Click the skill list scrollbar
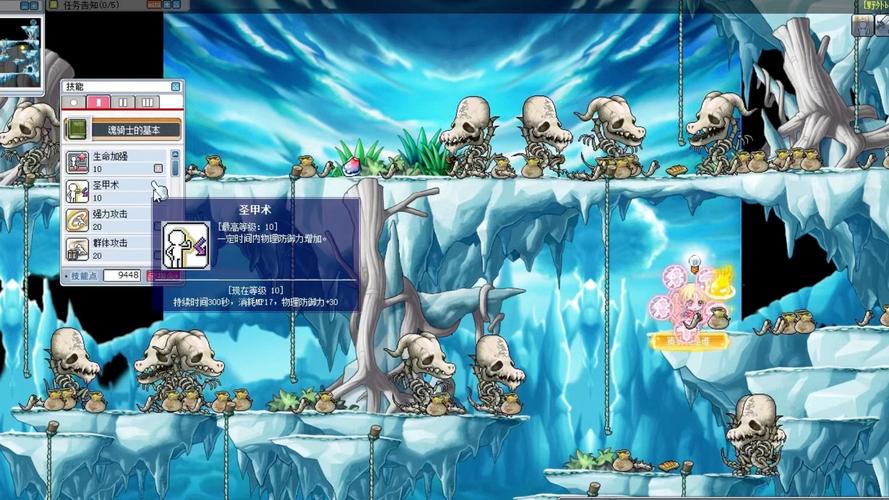The width and height of the screenshot is (889, 500). pos(176,205)
